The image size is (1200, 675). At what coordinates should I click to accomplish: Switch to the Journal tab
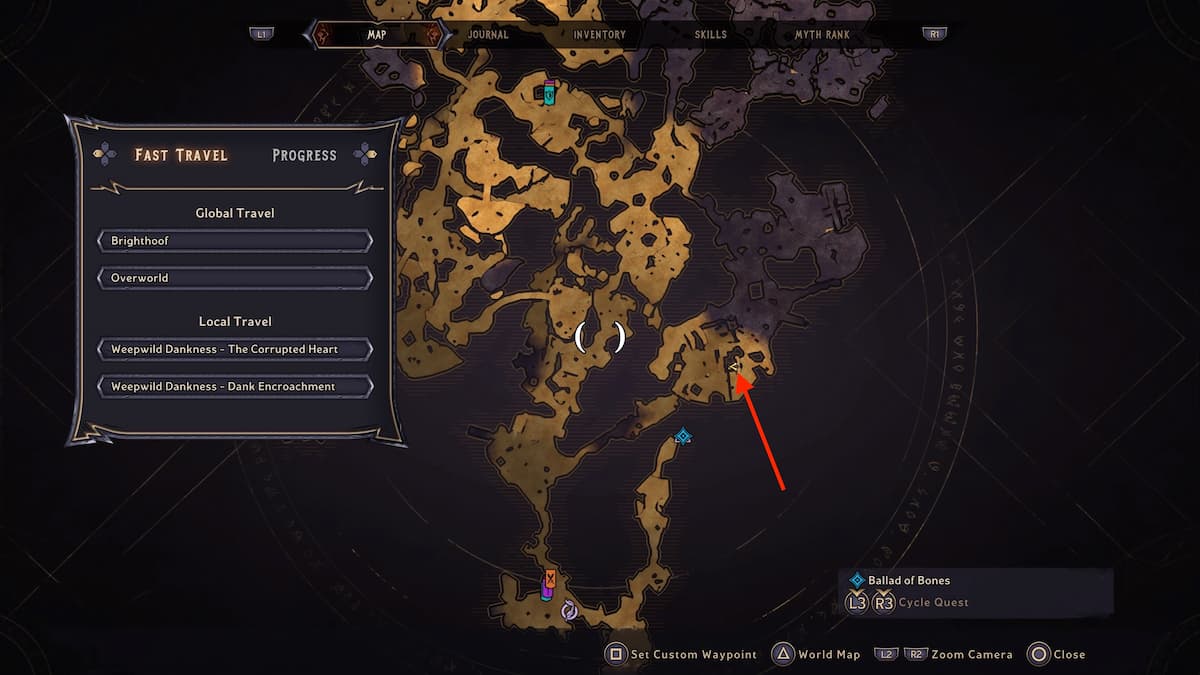tap(488, 34)
